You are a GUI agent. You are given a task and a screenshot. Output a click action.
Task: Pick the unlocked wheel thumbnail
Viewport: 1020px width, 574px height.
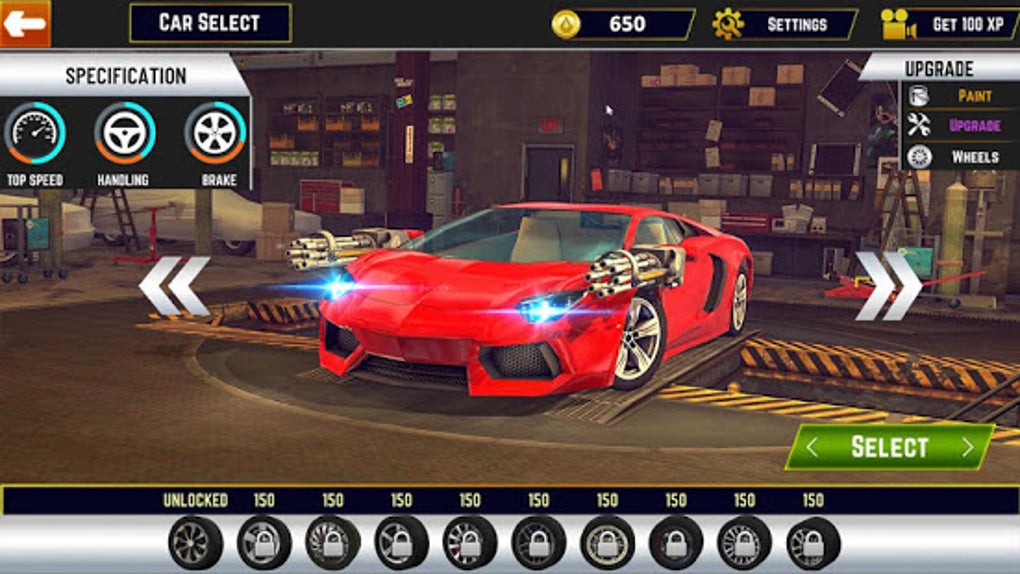(x=195, y=542)
